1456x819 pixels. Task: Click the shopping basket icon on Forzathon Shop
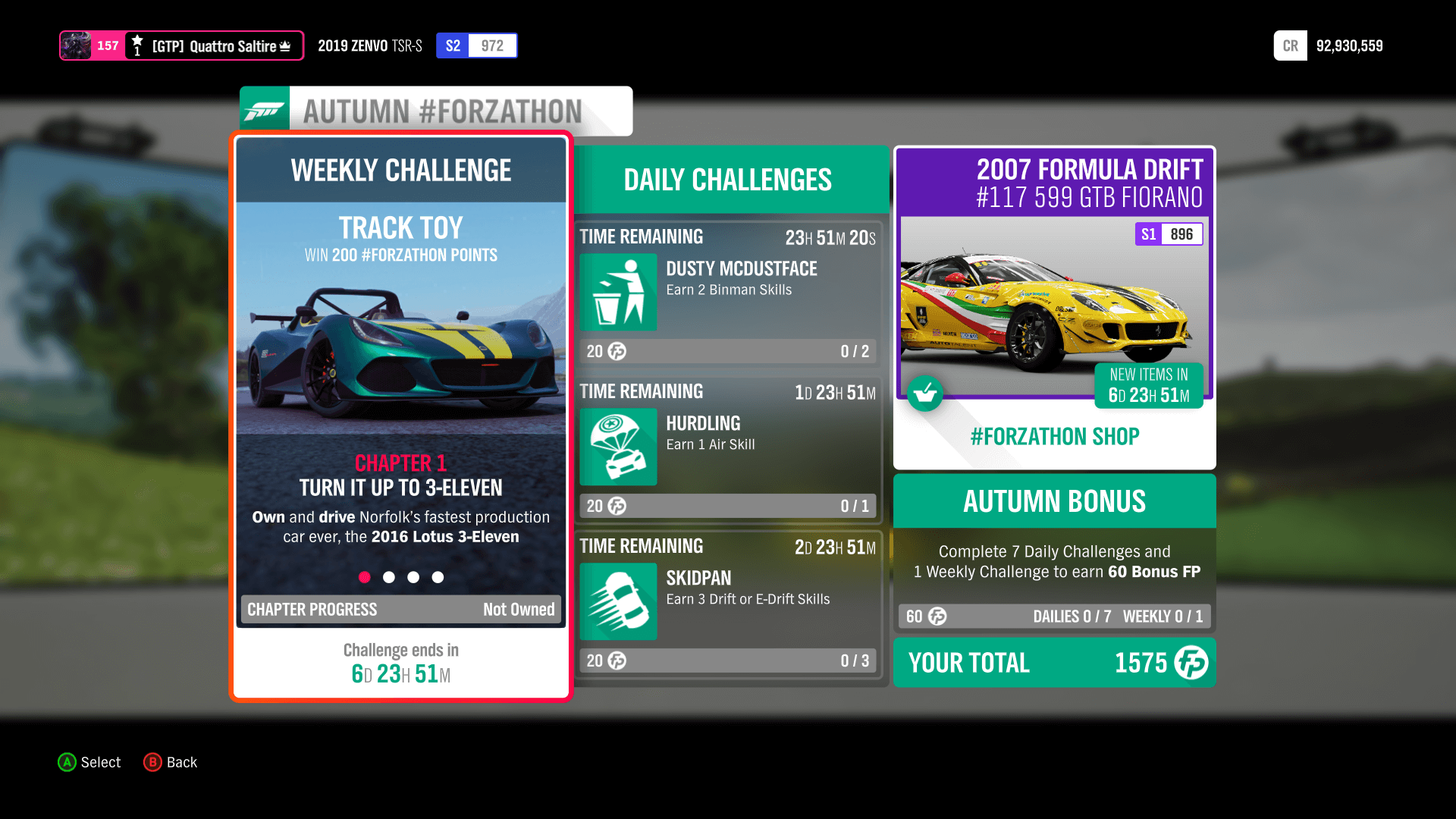925,394
